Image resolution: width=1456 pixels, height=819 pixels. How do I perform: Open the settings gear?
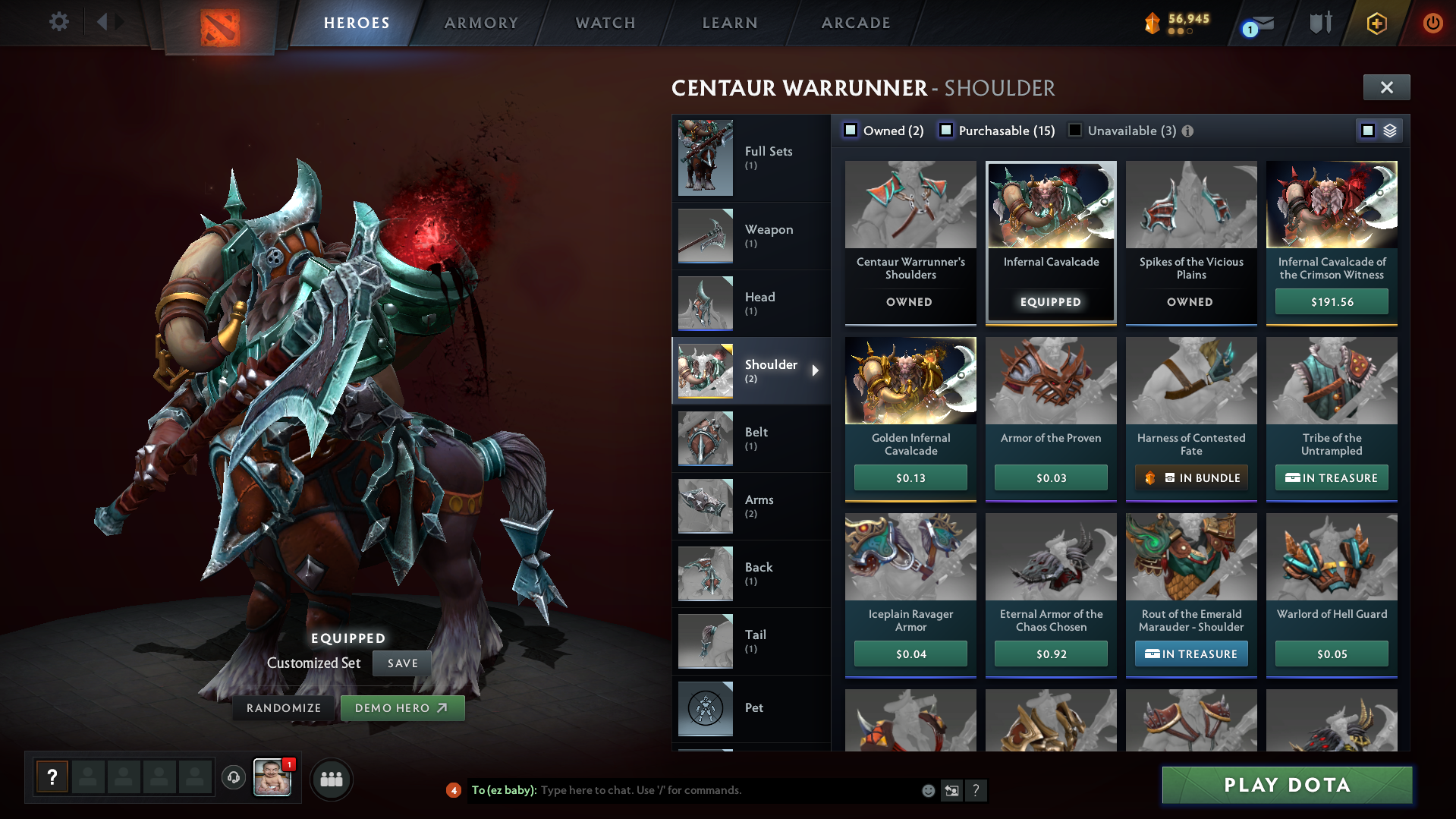coord(58,21)
